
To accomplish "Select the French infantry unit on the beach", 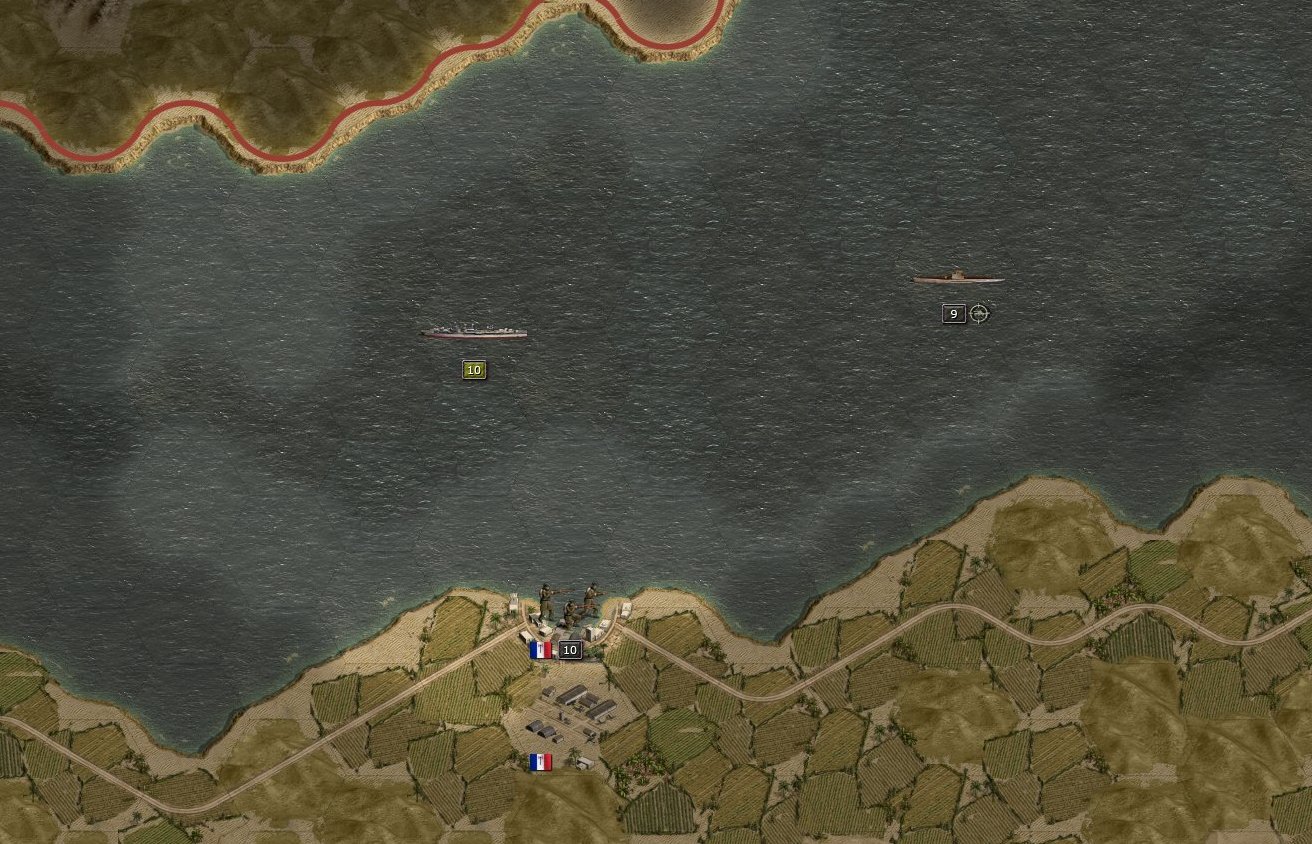I will point(565,600).
